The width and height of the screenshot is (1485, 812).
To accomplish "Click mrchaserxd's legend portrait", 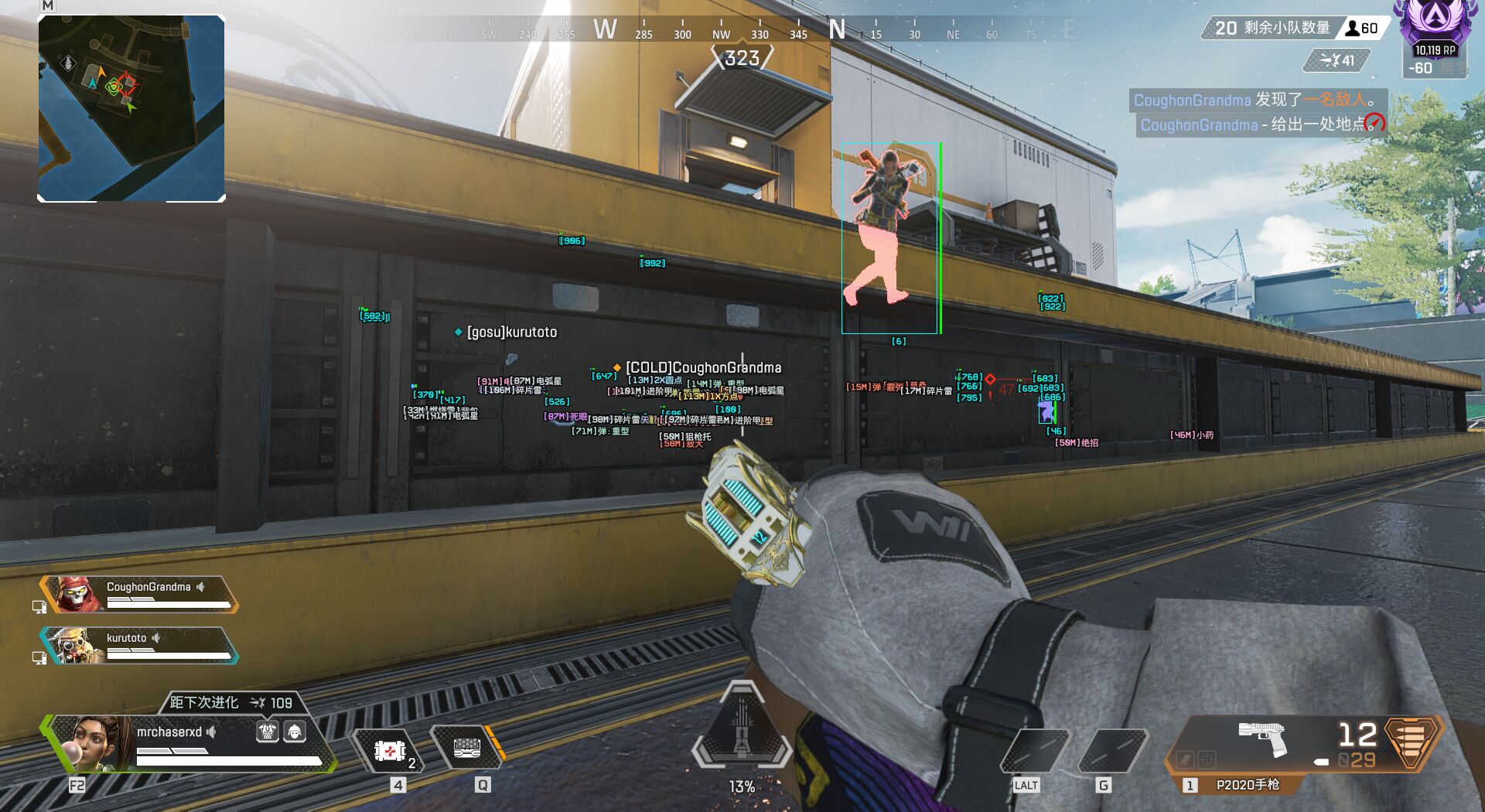I will pyautogui.click(x=97, y=742).
